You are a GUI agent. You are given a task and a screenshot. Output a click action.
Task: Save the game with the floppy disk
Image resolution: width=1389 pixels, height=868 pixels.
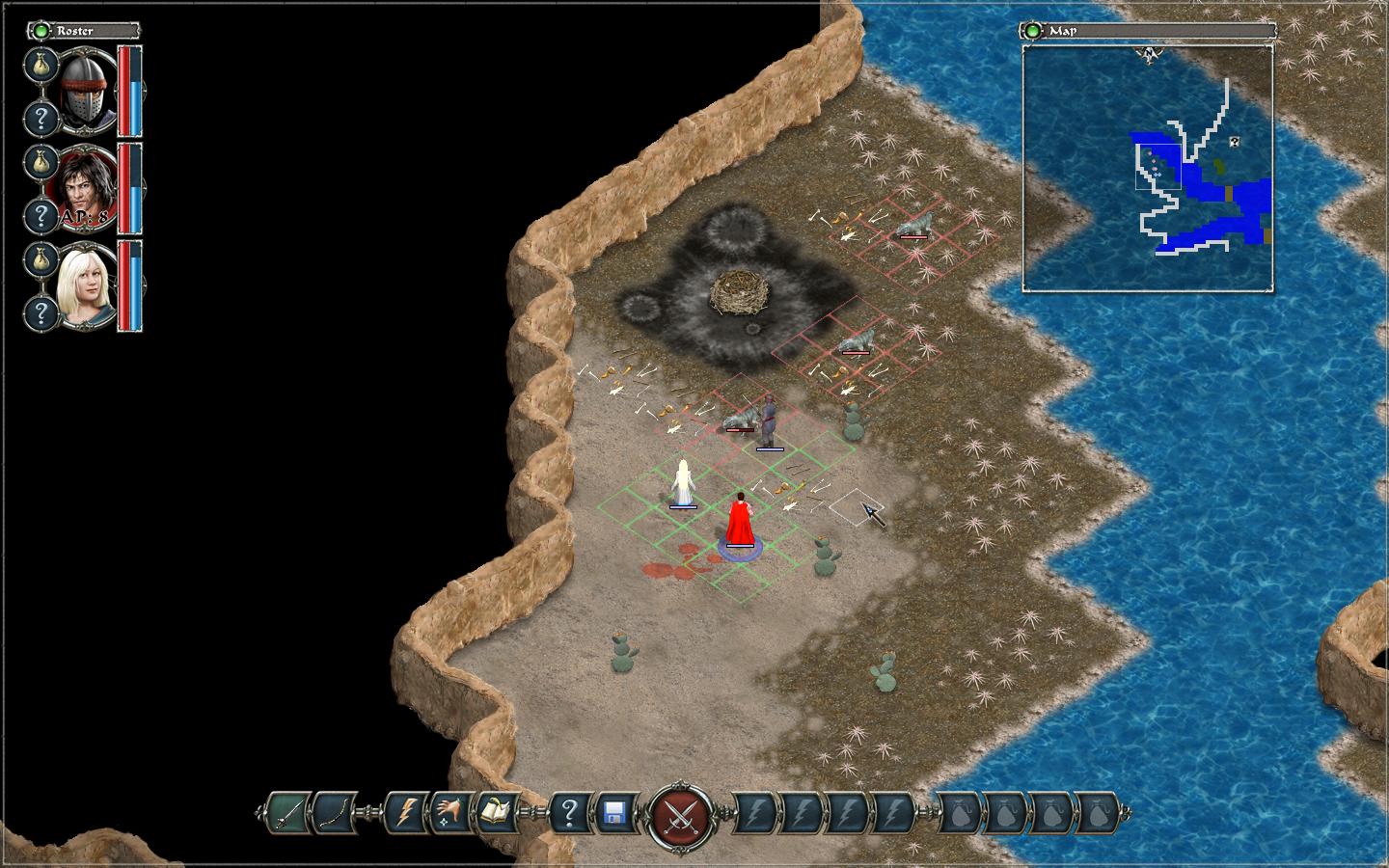pos(615,813)
